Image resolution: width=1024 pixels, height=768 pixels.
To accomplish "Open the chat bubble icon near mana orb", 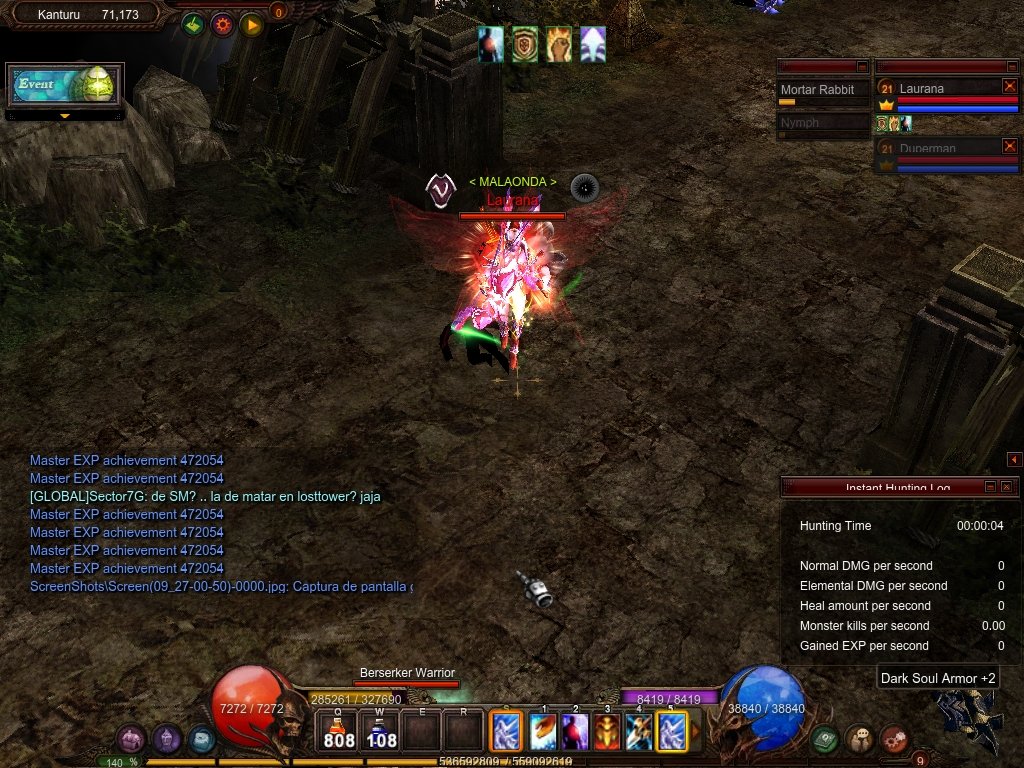I will [x=859, y=739].
